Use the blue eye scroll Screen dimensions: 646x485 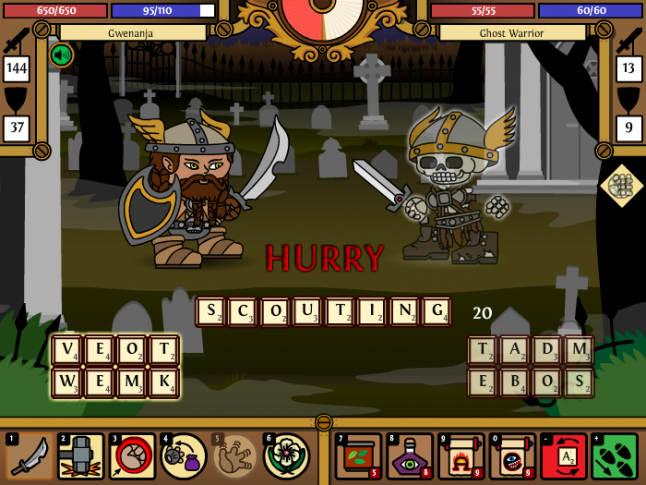tap(512, 457)
